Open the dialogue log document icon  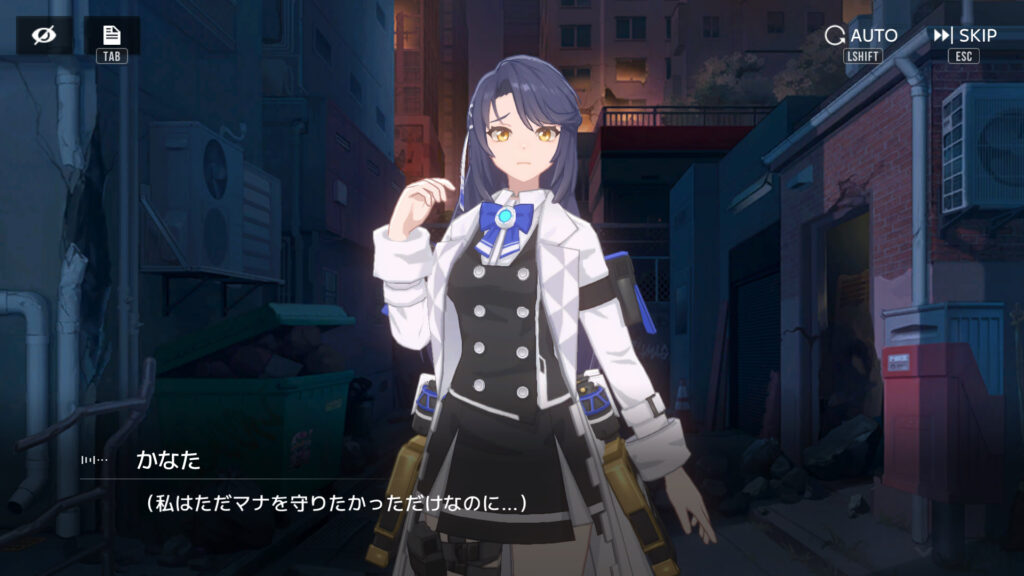click(x=111, y=35)
